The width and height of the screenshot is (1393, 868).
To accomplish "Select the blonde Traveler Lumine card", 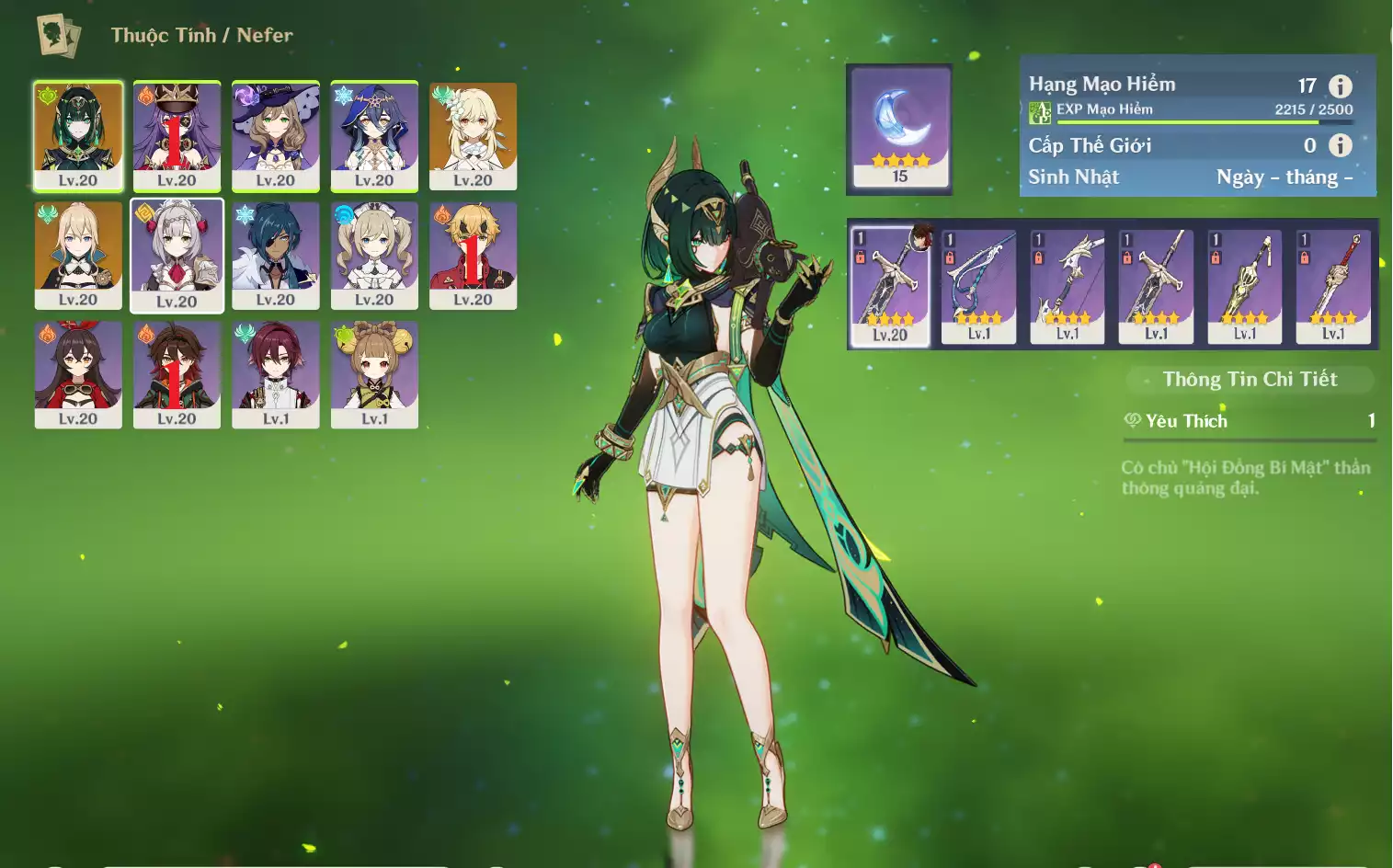I will 473,135.
